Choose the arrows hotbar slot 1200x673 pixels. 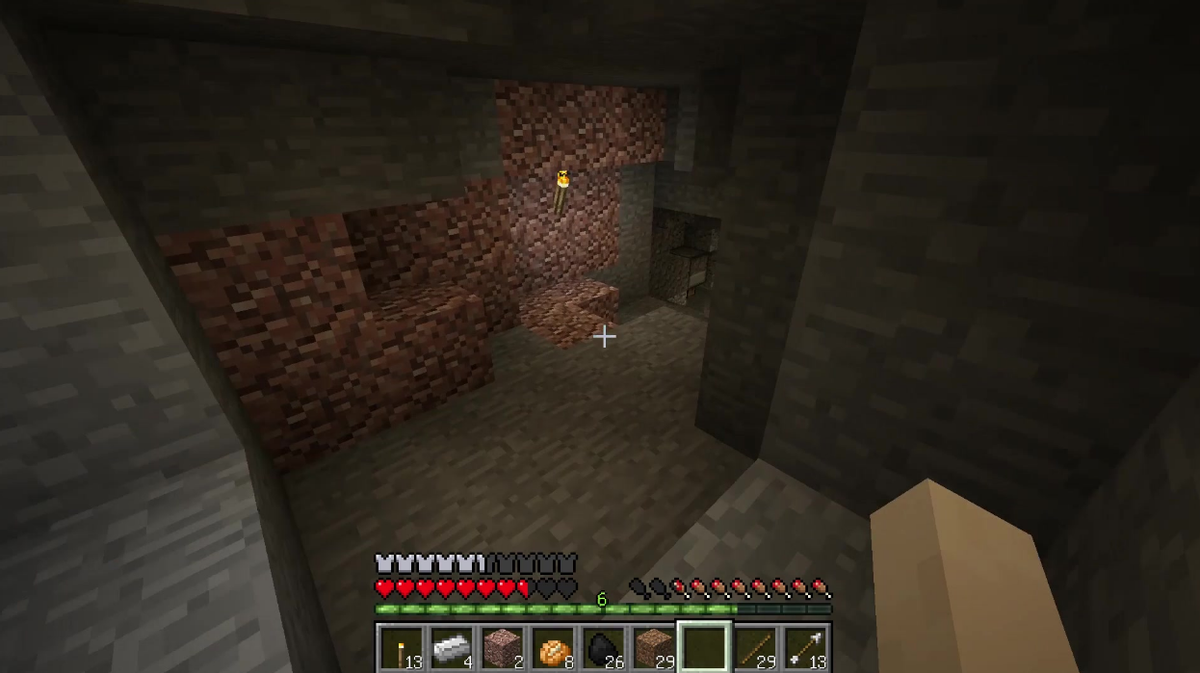pos(806,647)
